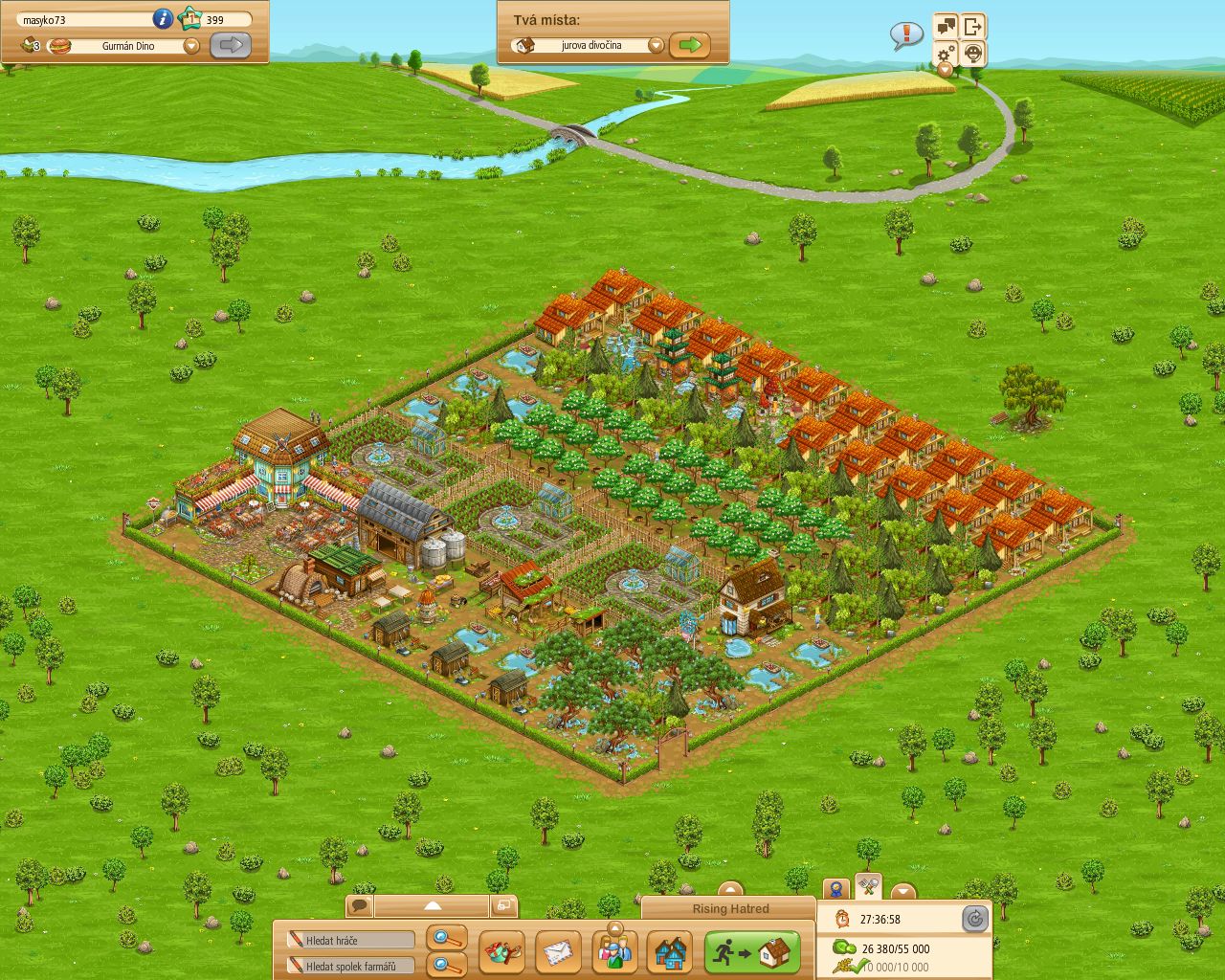1225x980 pixels.
Task: Click the gift decorations icon
Action: coord(504,952)
